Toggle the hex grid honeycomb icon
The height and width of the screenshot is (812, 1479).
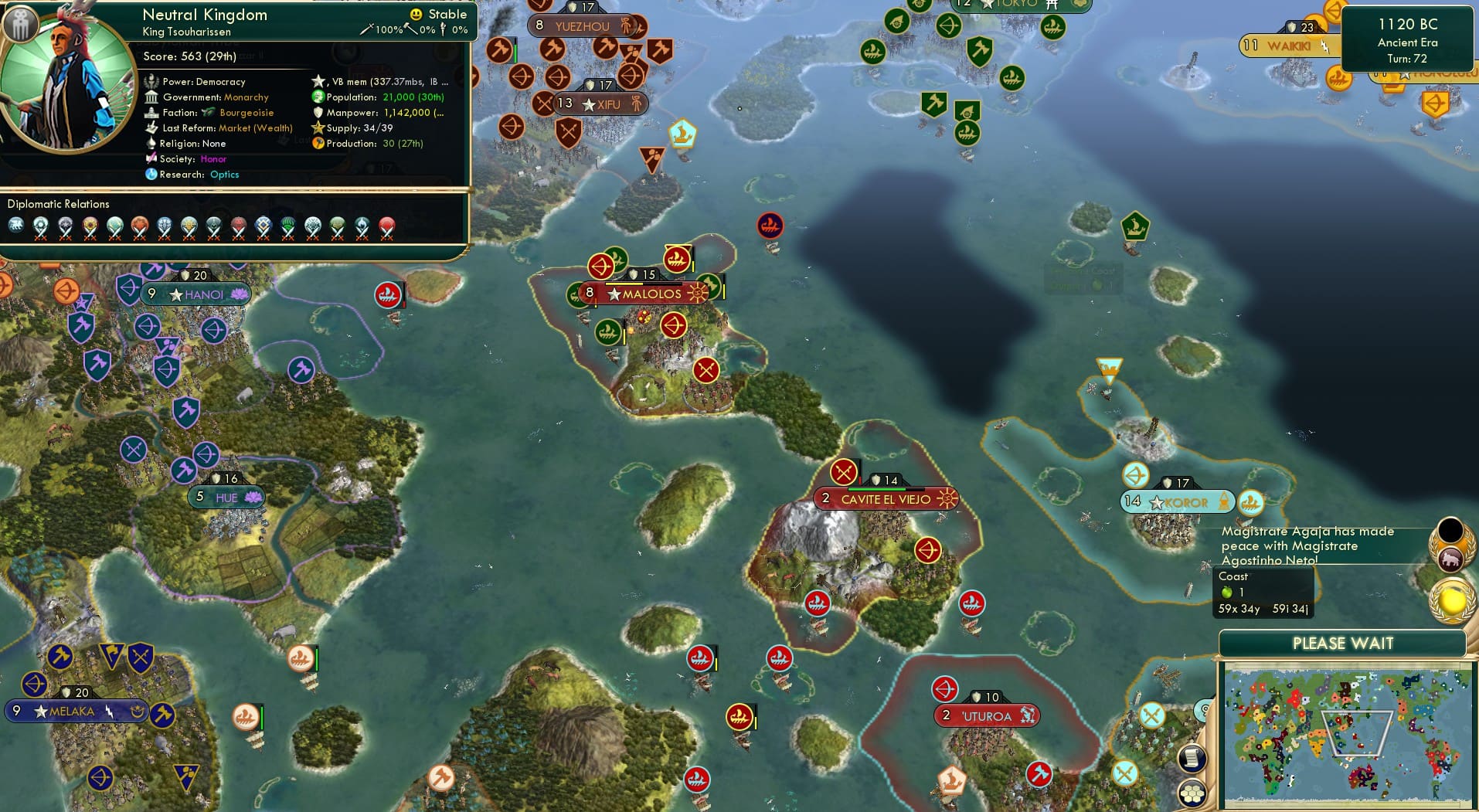(1192, 793)
